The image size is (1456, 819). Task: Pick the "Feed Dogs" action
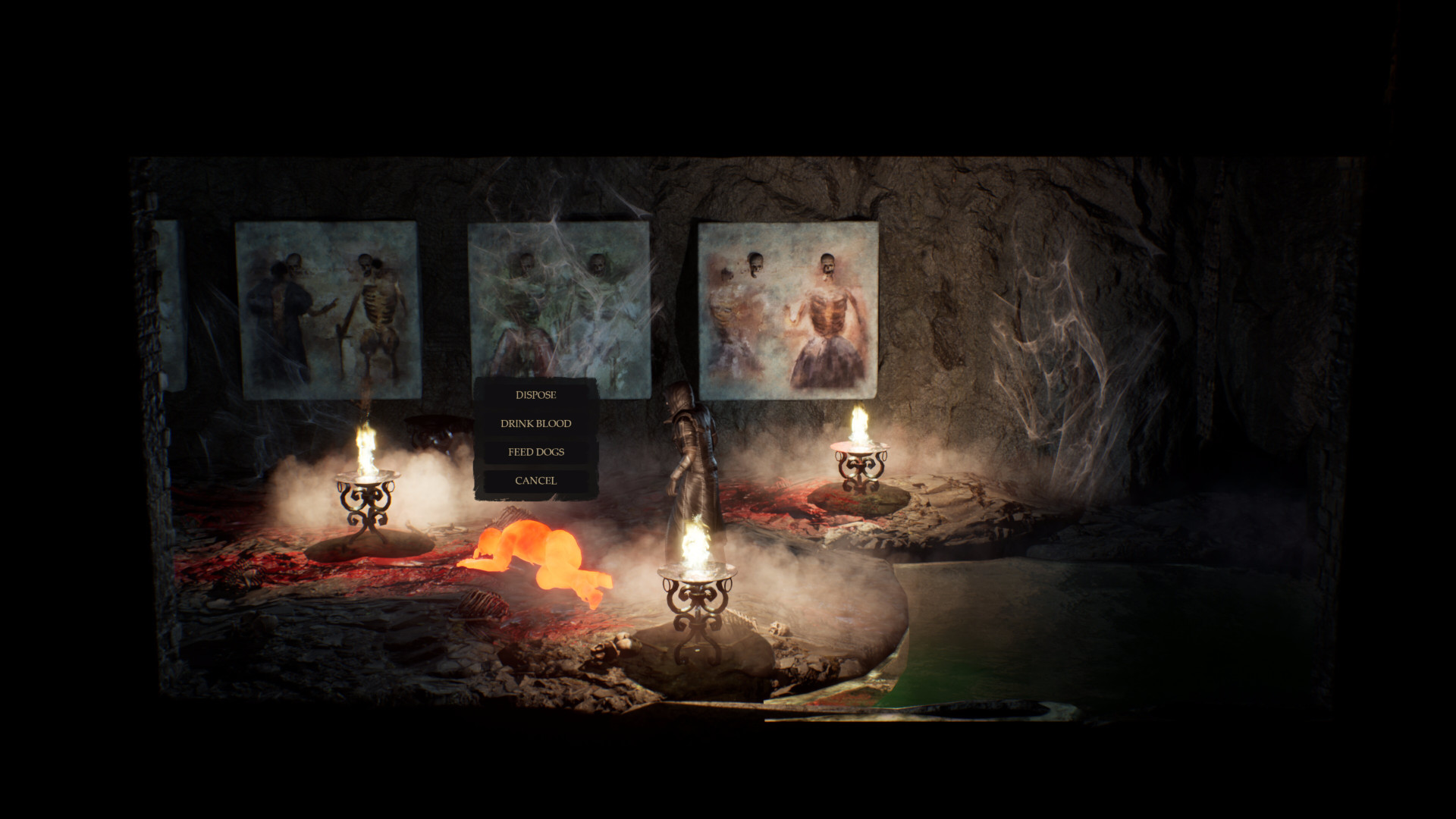pos(535,452)
